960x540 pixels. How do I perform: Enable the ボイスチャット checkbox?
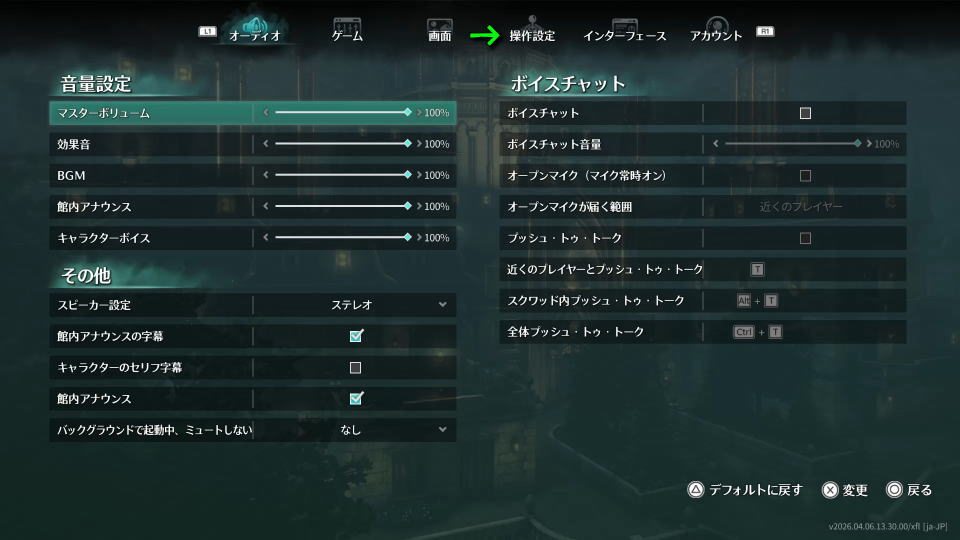pos(805,113)
